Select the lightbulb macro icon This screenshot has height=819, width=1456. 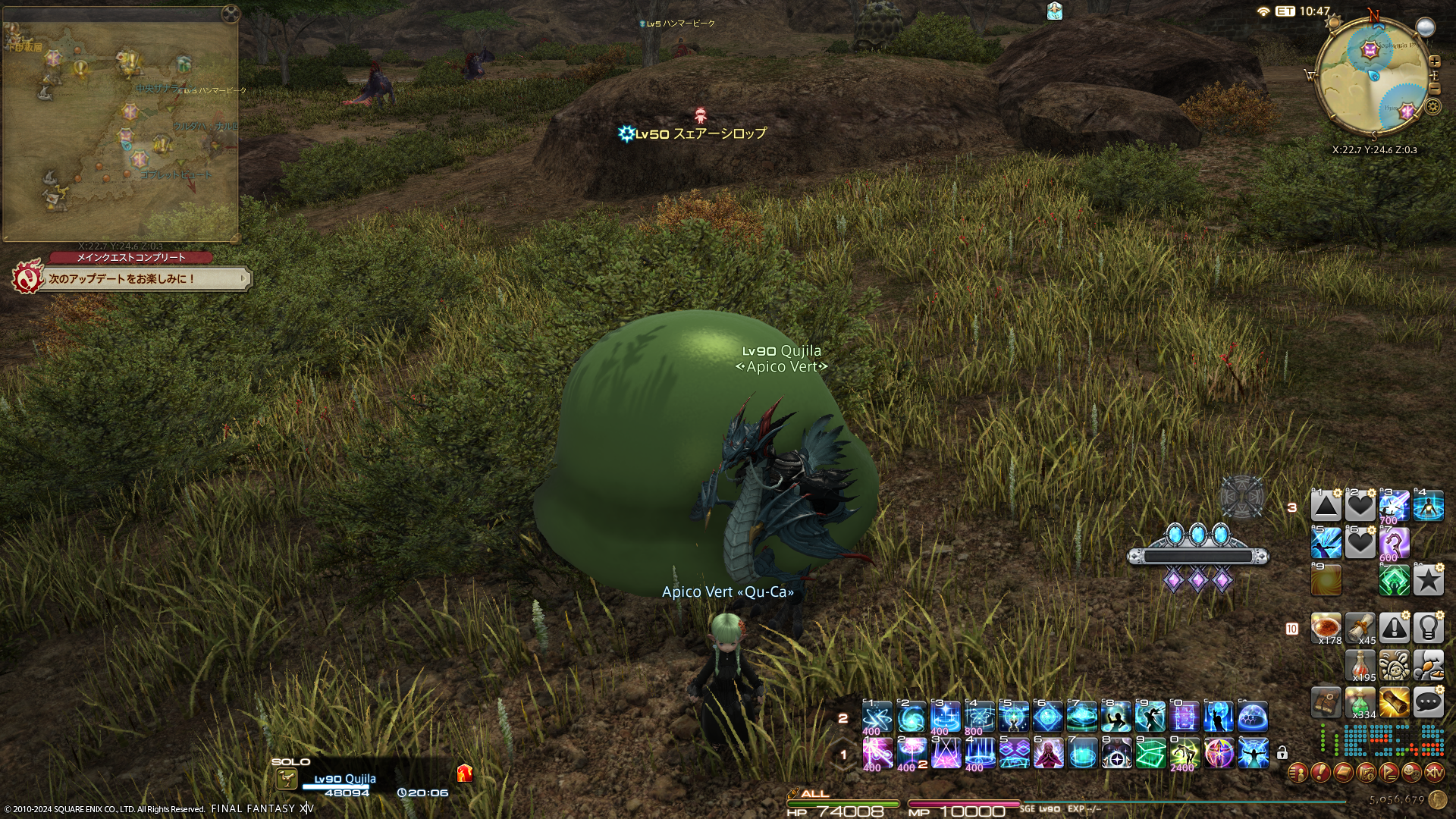click(1428, 628)
